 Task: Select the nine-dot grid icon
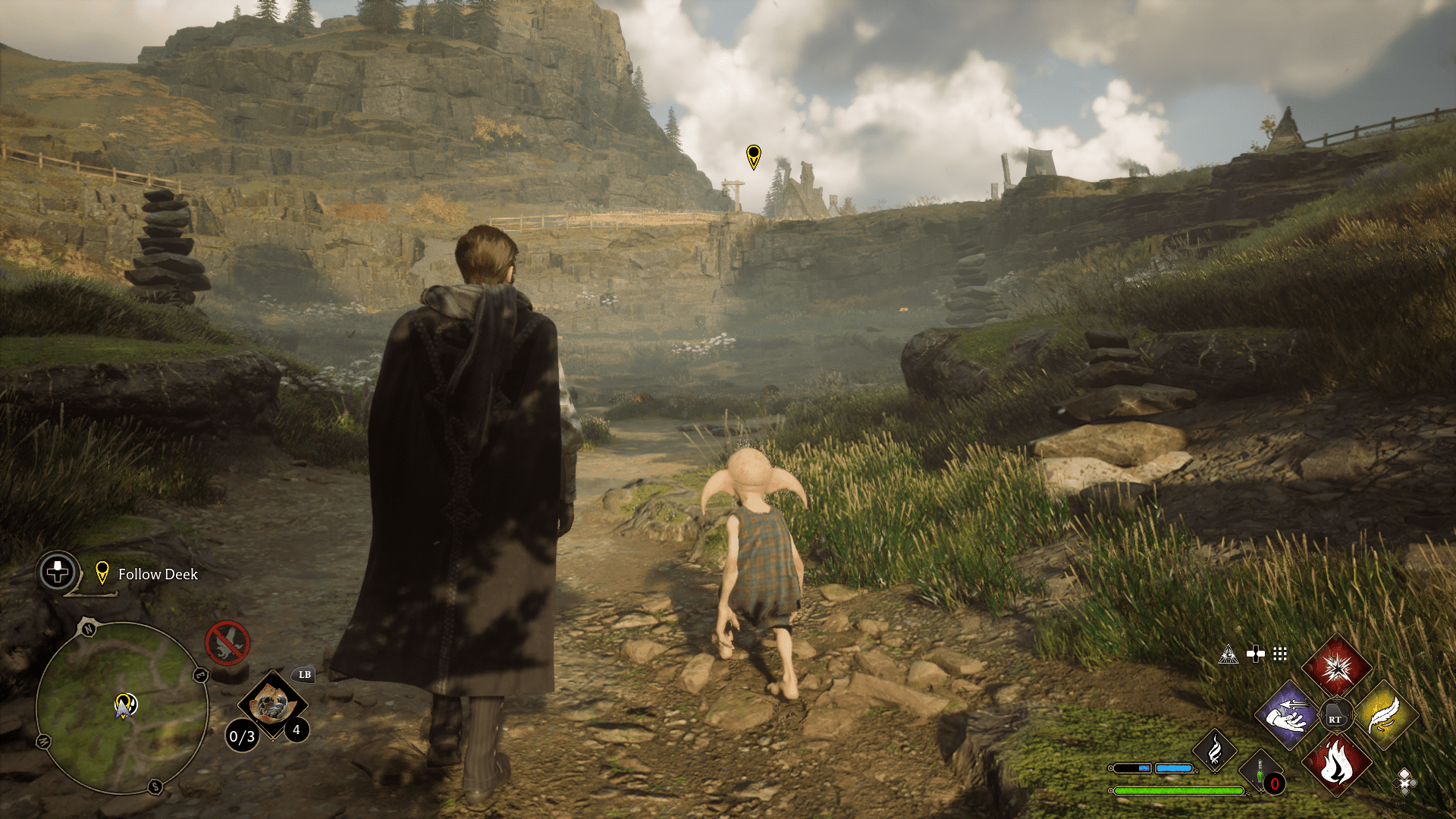coord(1280,654)
